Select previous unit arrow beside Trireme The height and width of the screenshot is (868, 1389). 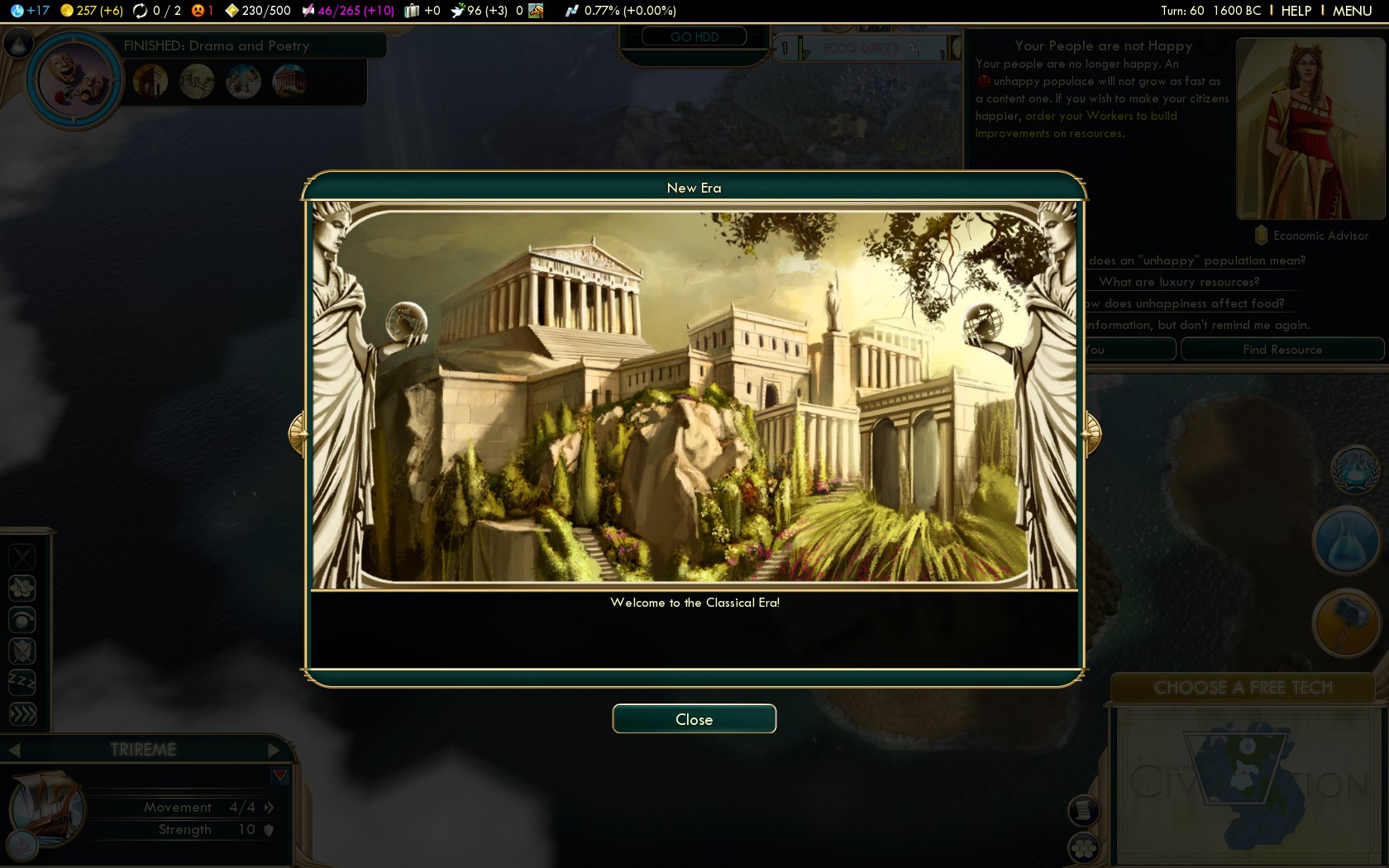(14, 750)
